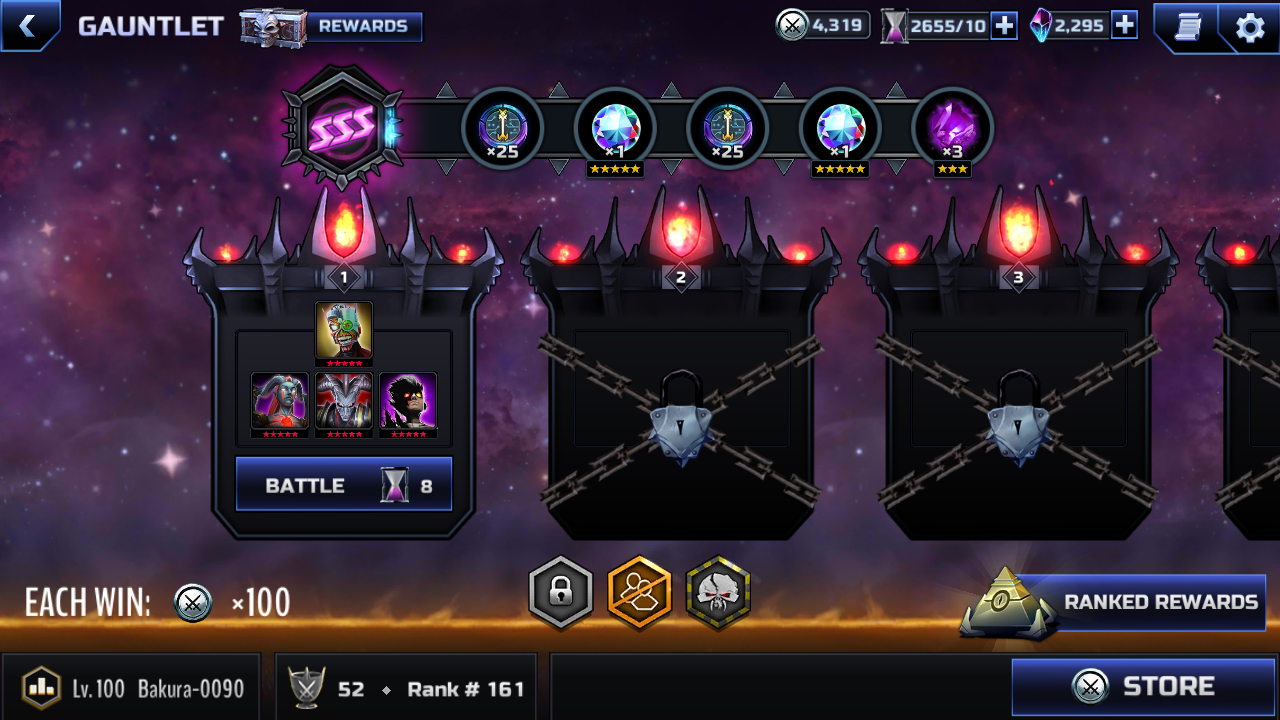
Task: Tap the padlock on locked tower 3
Action: click(x=1018, y=415)
